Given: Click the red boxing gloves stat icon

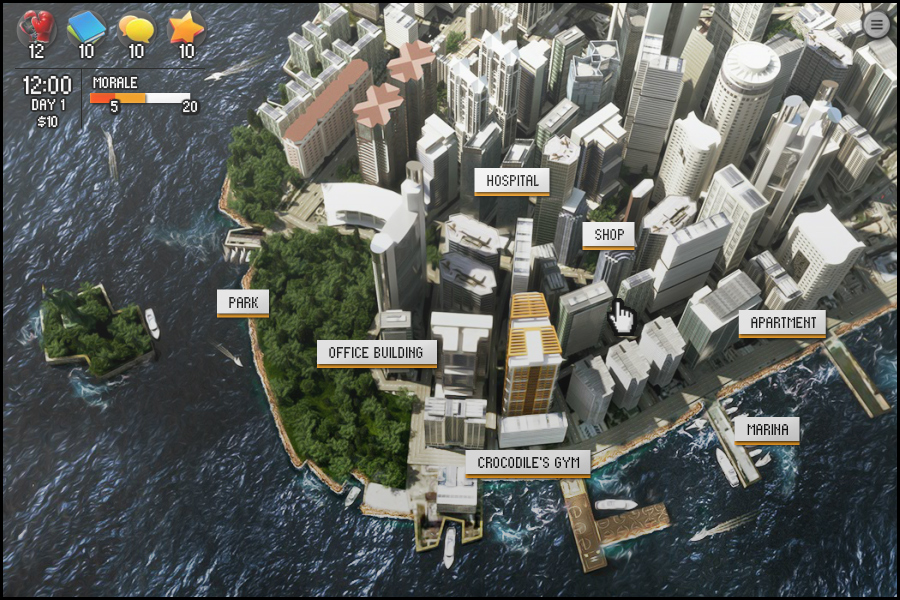Looking at the screenshot, I should 36,27.
